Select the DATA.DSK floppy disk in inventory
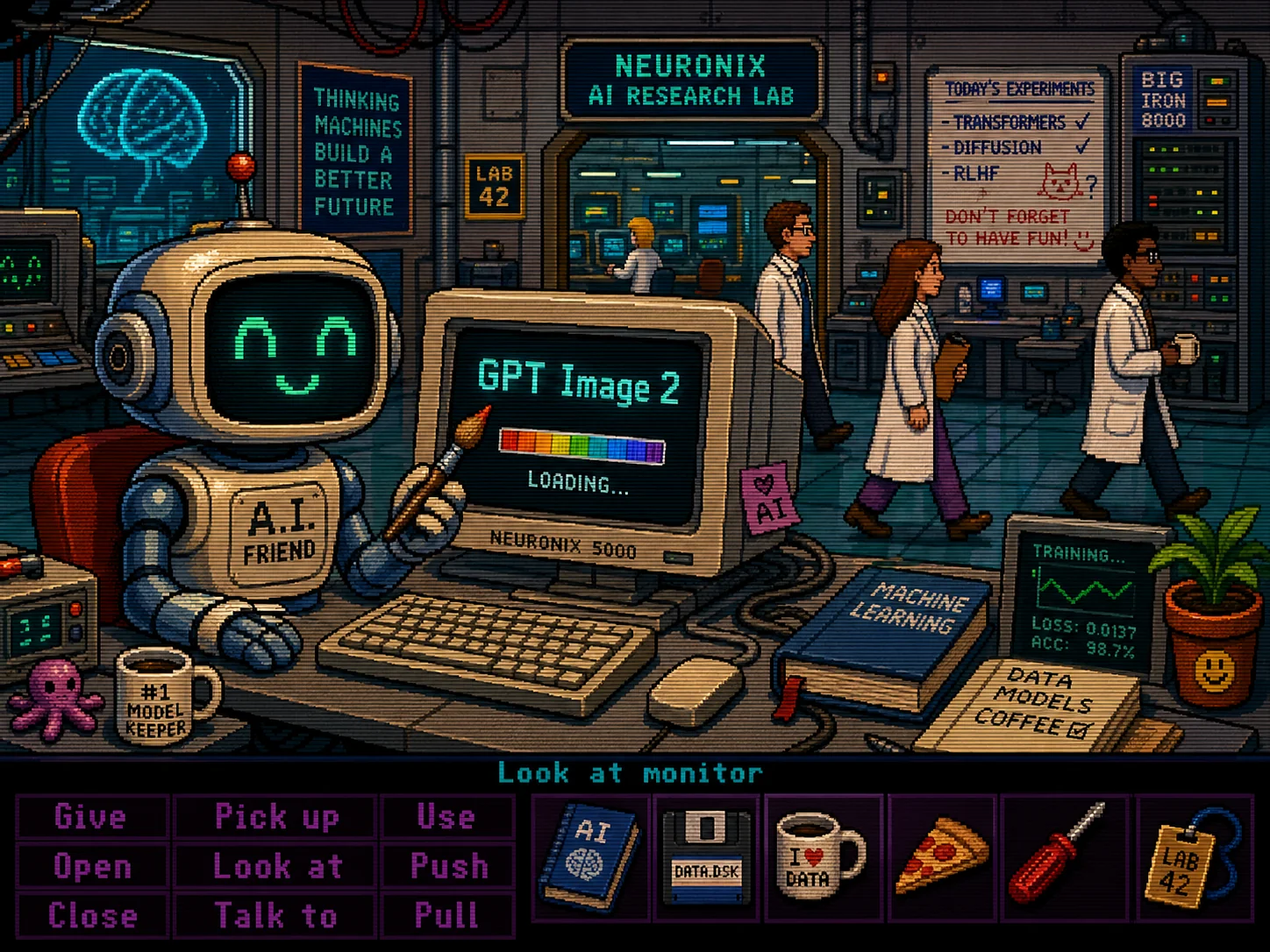The height and width of the screenshot is (952, 1270). pos(706,859)
